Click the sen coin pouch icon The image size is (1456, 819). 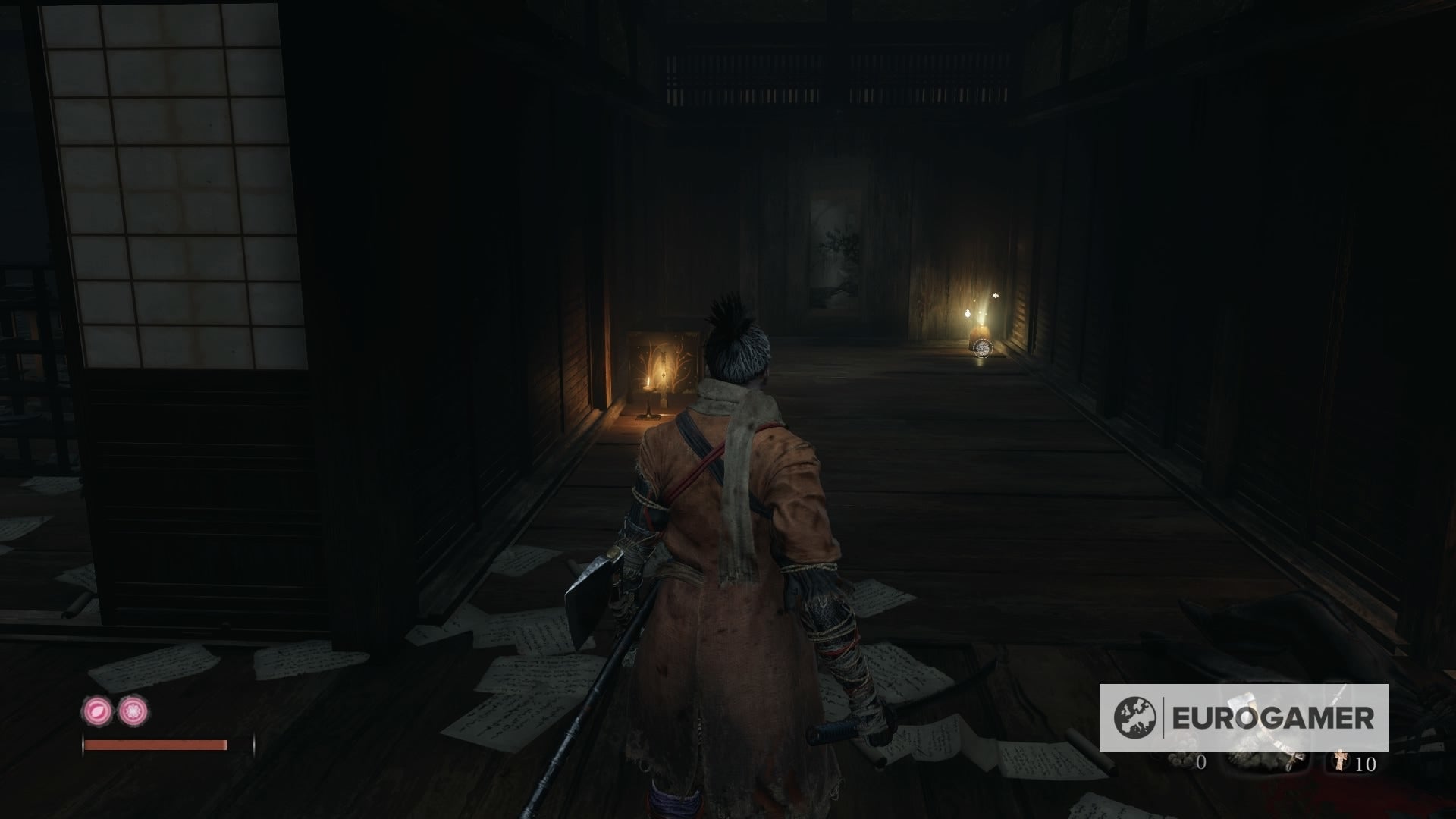(x=1181, y=759)
